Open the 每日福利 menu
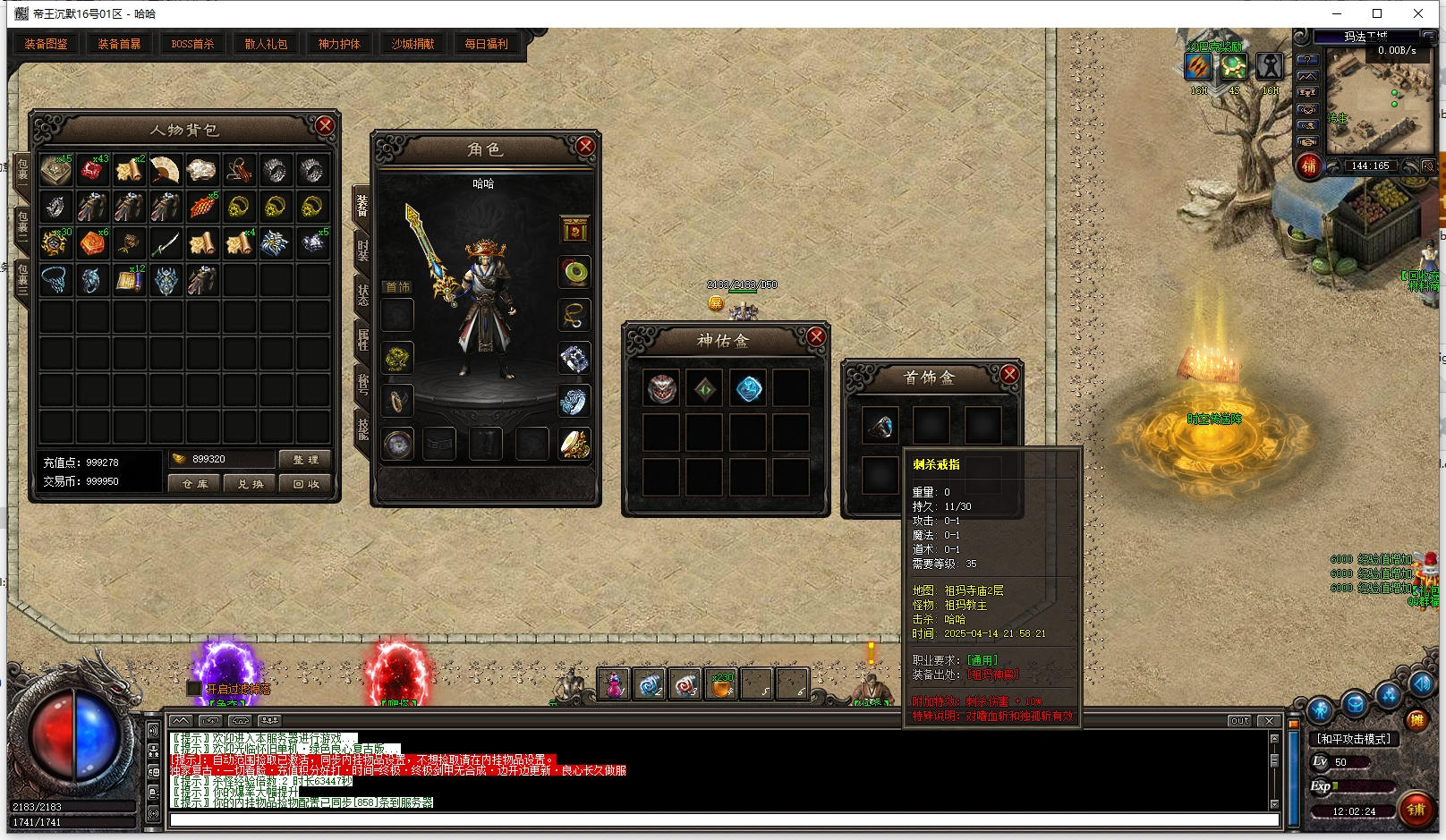Image resolution: width=1446 pixels, height=840 pixels. (x=486, y=44)
